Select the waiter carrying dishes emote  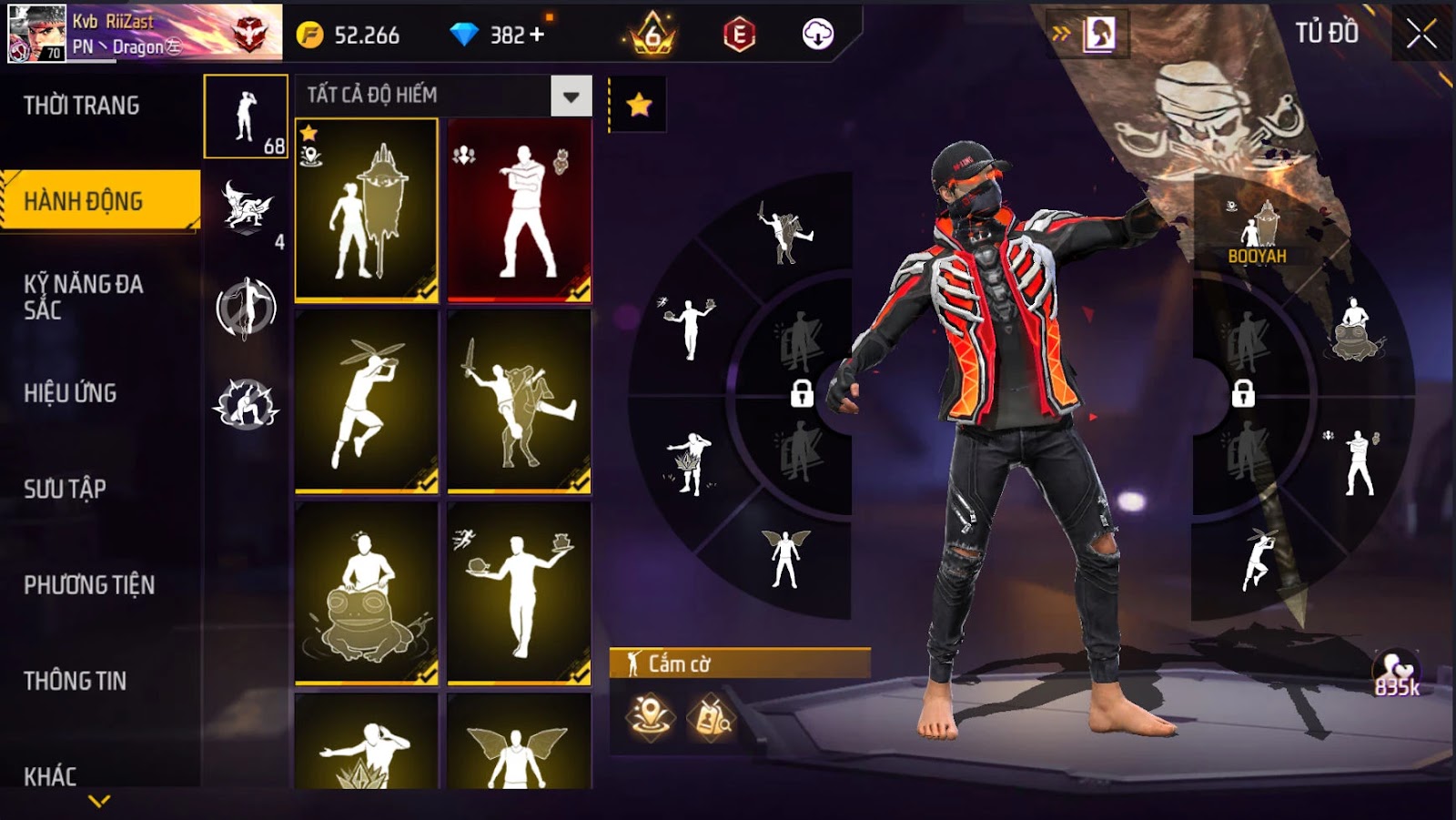tap(520, 592)
